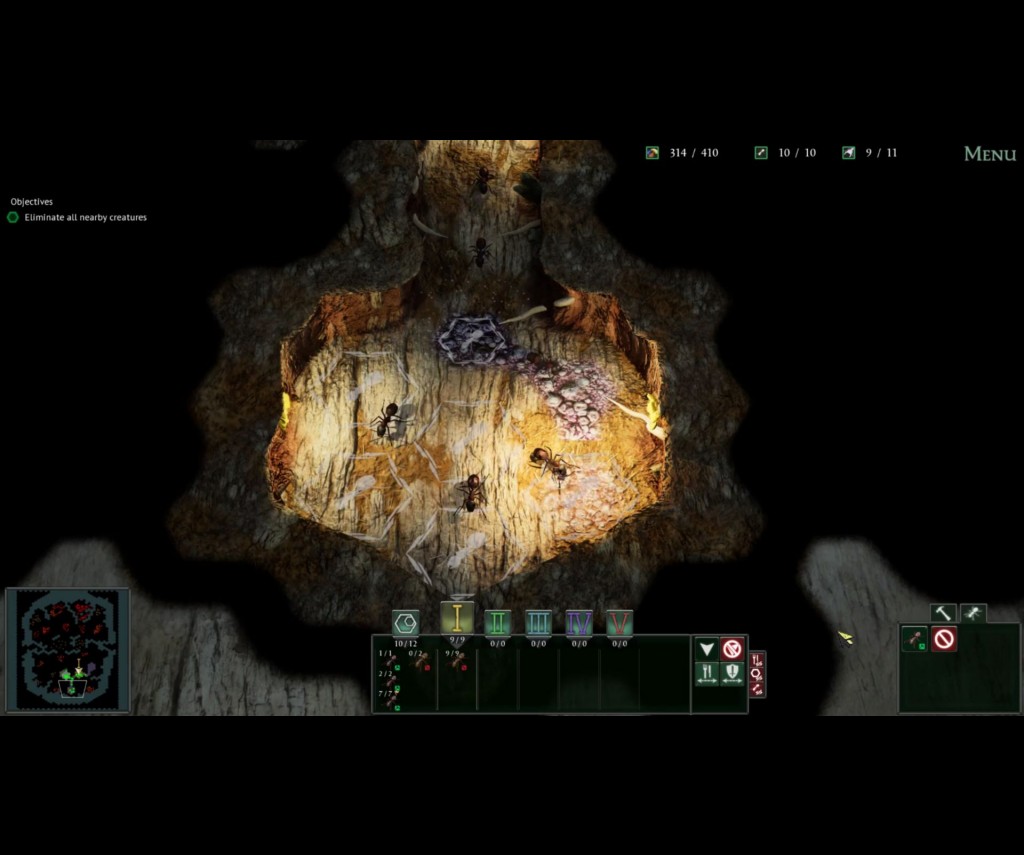
Task: Choose pheromone group IV
Action: pos(579,623)
